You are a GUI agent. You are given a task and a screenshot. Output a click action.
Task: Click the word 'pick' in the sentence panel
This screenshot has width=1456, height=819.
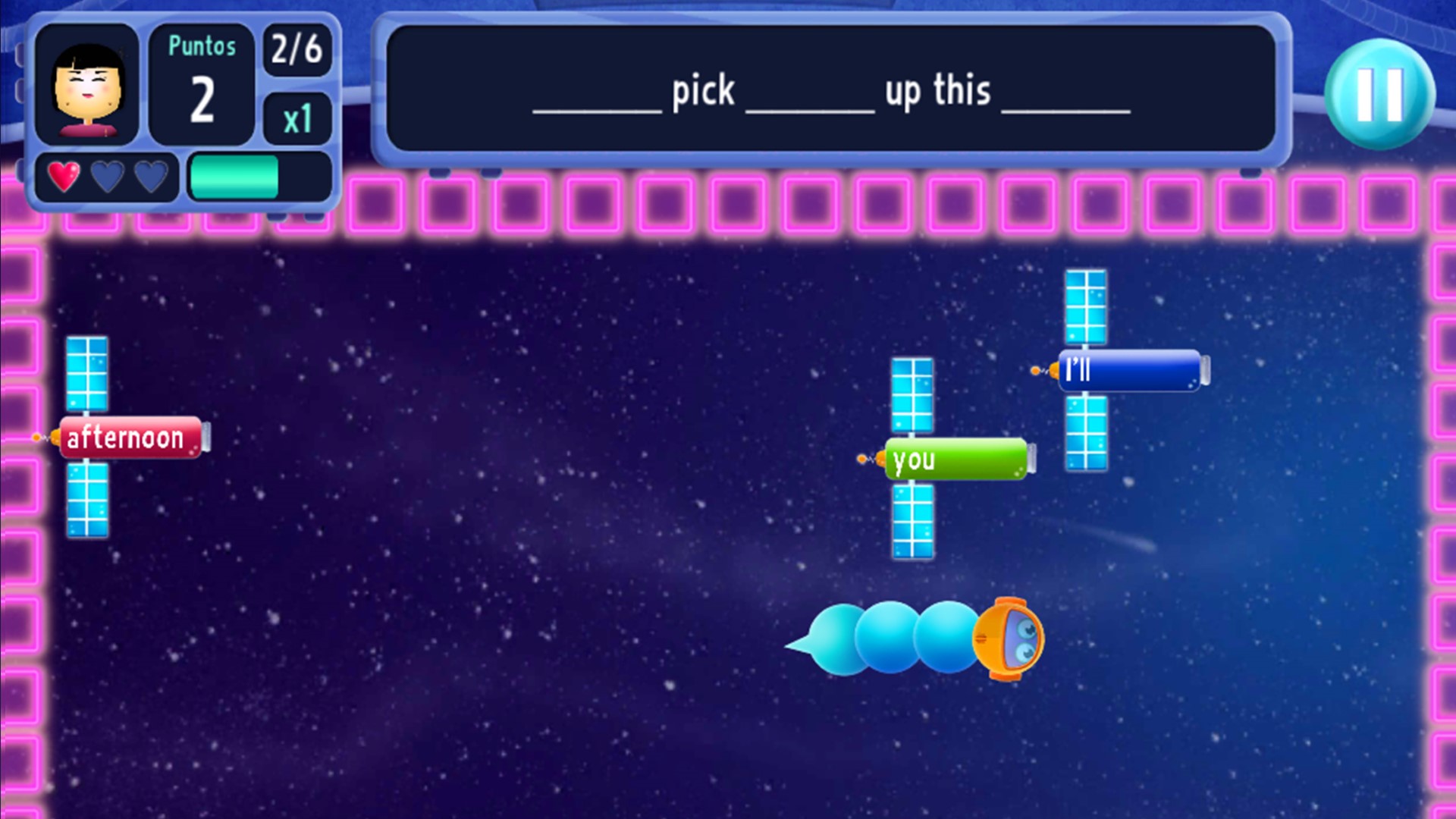coord(701,89)
